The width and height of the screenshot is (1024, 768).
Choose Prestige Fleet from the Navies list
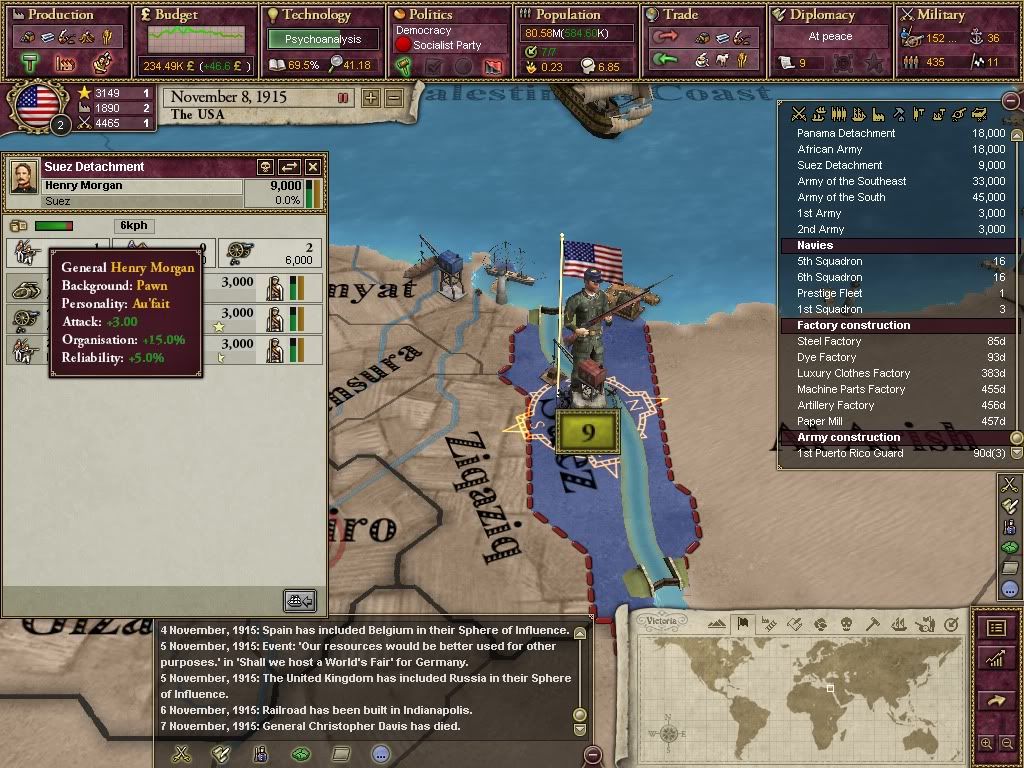[x=829, y=293]
